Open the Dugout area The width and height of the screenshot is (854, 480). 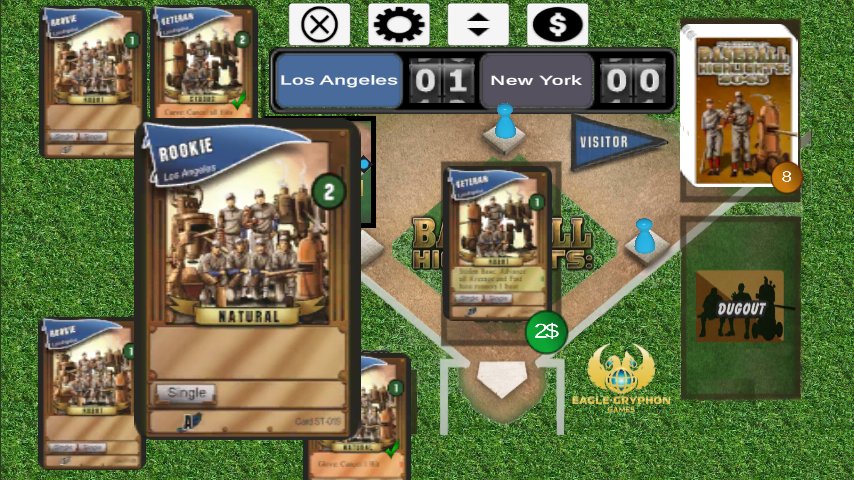(x=740, y=308)
